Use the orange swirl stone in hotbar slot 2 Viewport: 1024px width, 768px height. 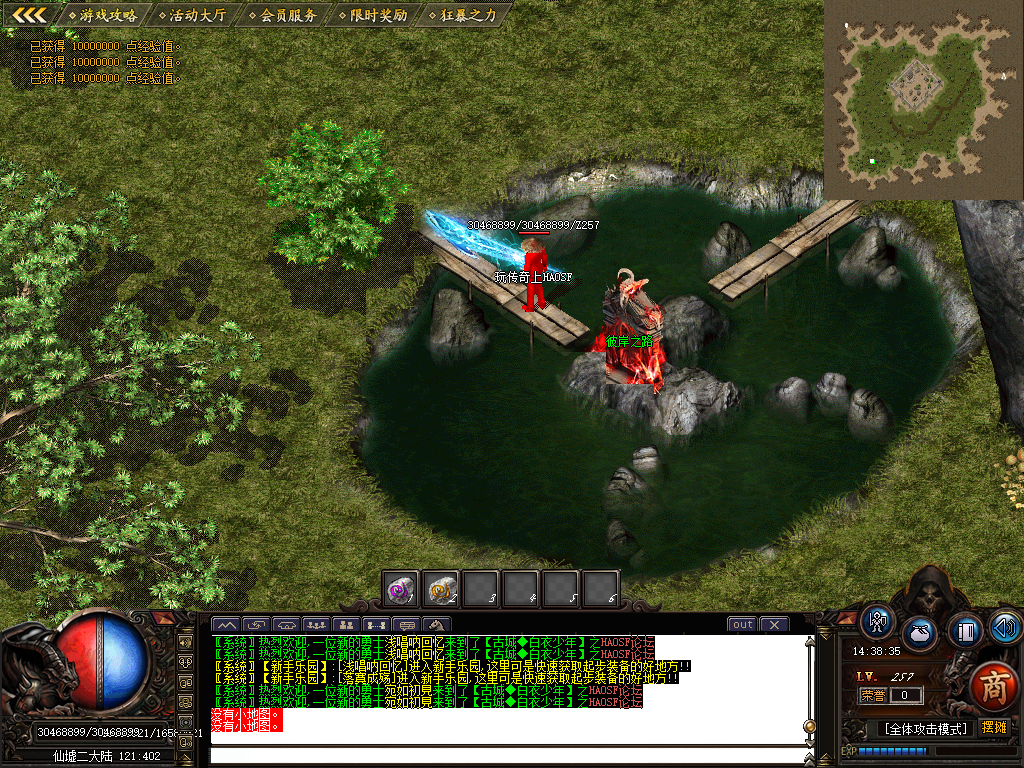(441, 589)
